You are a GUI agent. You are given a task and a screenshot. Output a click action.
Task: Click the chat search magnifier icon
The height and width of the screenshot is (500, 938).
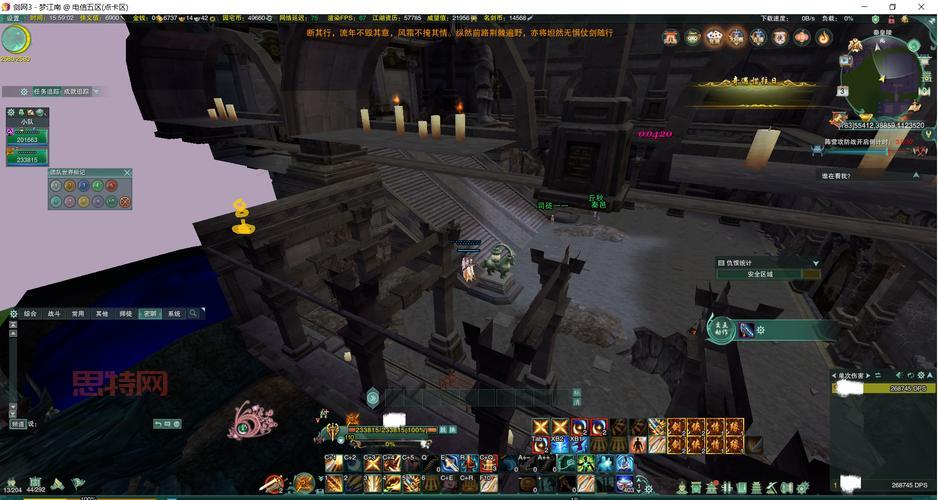tap(194, 314)
